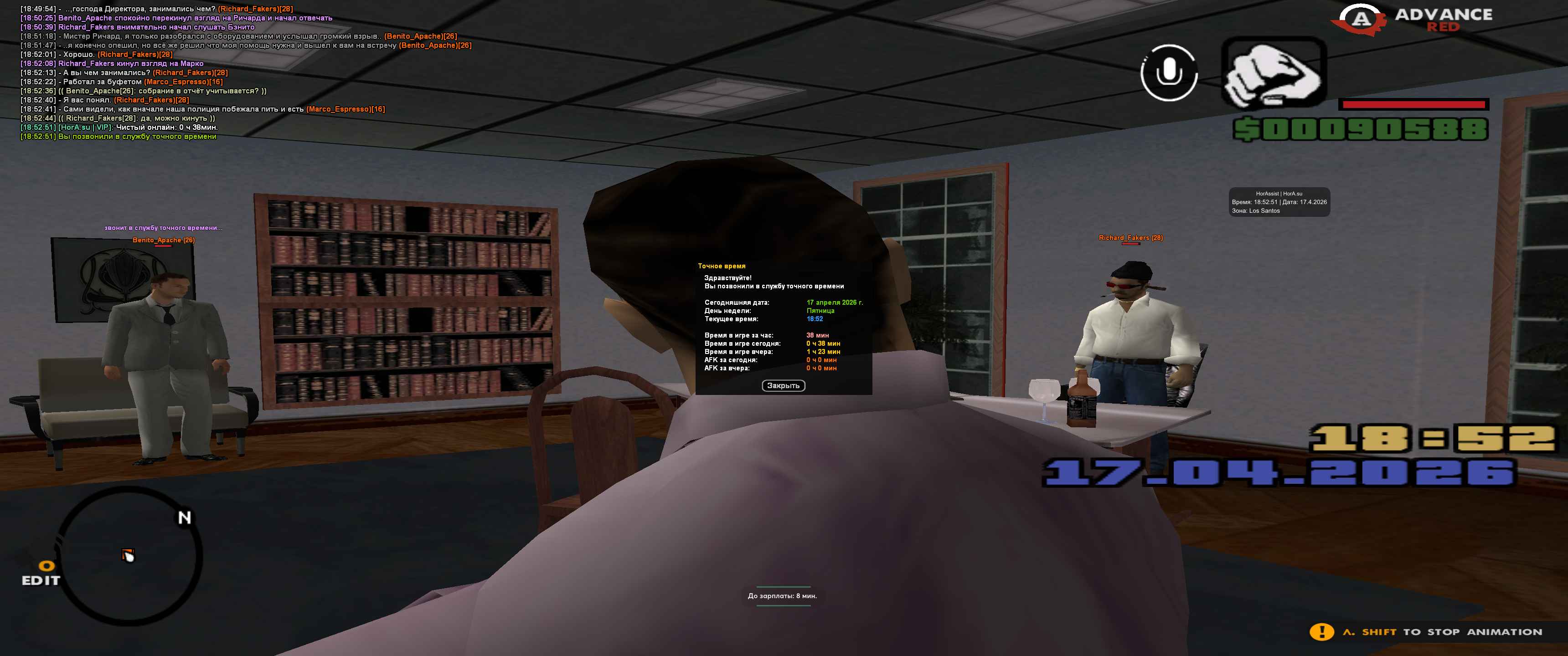
Task: Click the Advance Red server logo
Action: (x=1412, y=20)
